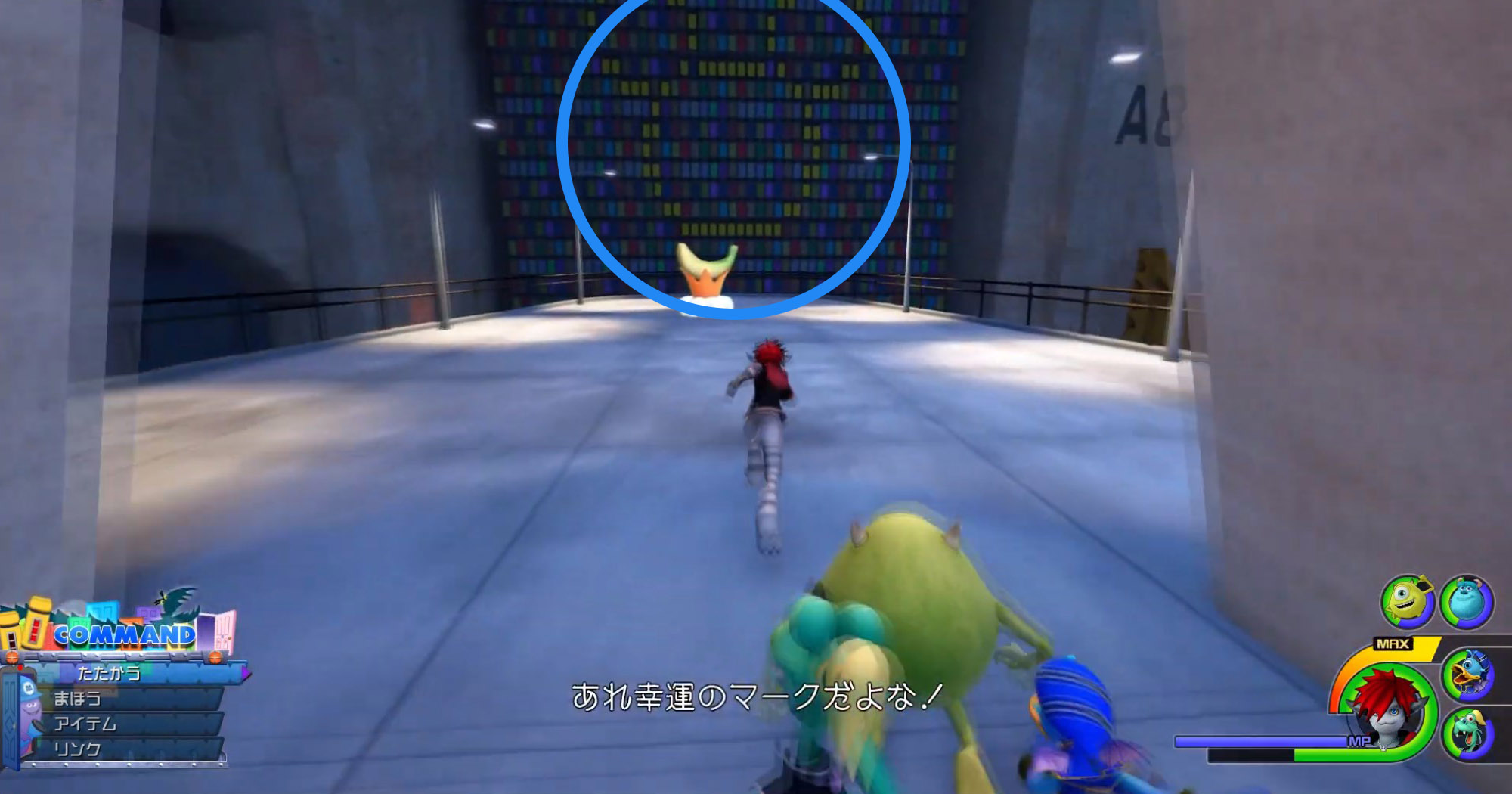
Task: Open the まほう magic submenu
Action: pyautogui.click(x=78, y=698)
